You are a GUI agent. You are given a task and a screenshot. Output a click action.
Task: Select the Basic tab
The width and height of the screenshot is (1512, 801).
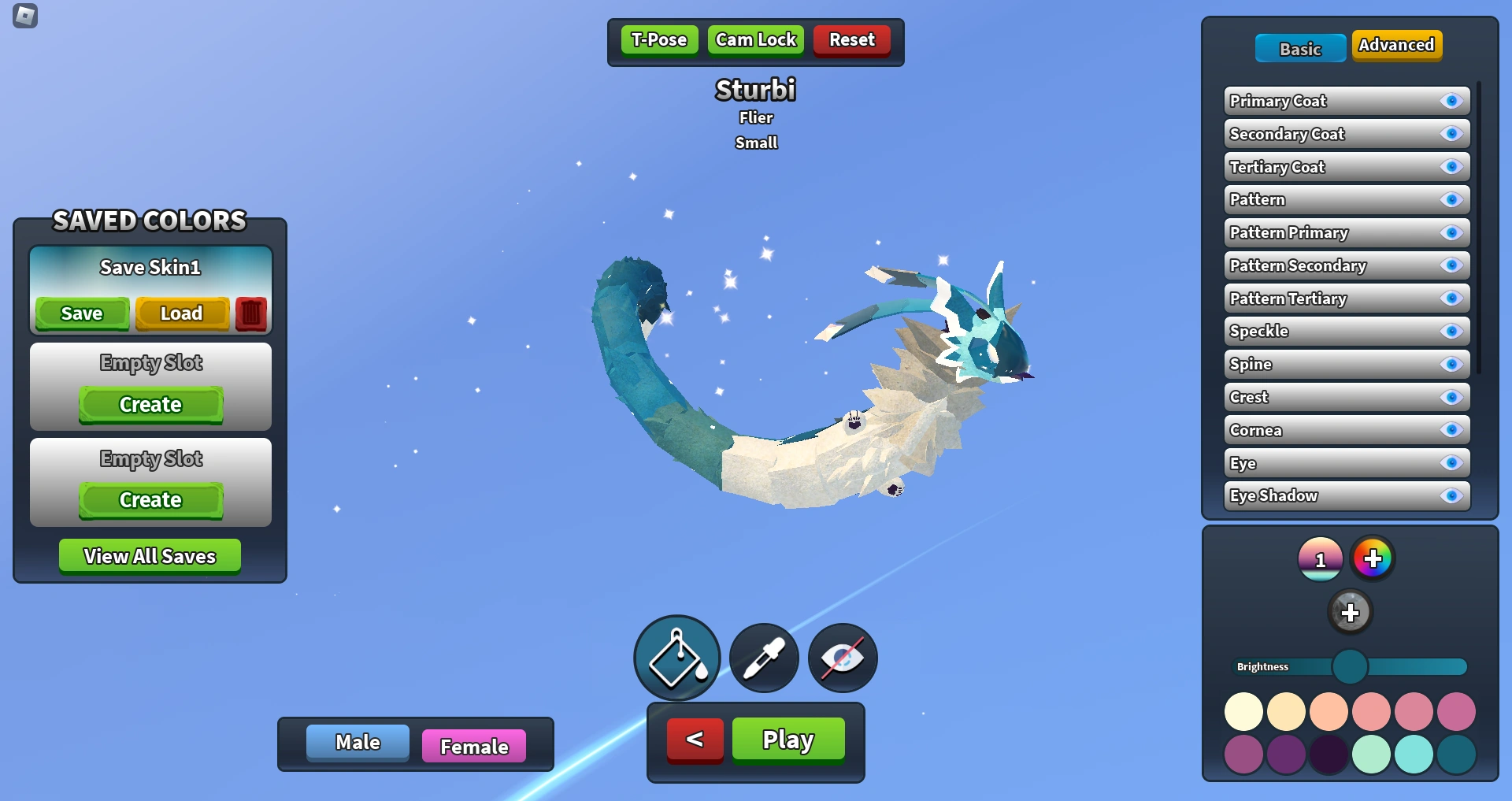[1299, 48]
